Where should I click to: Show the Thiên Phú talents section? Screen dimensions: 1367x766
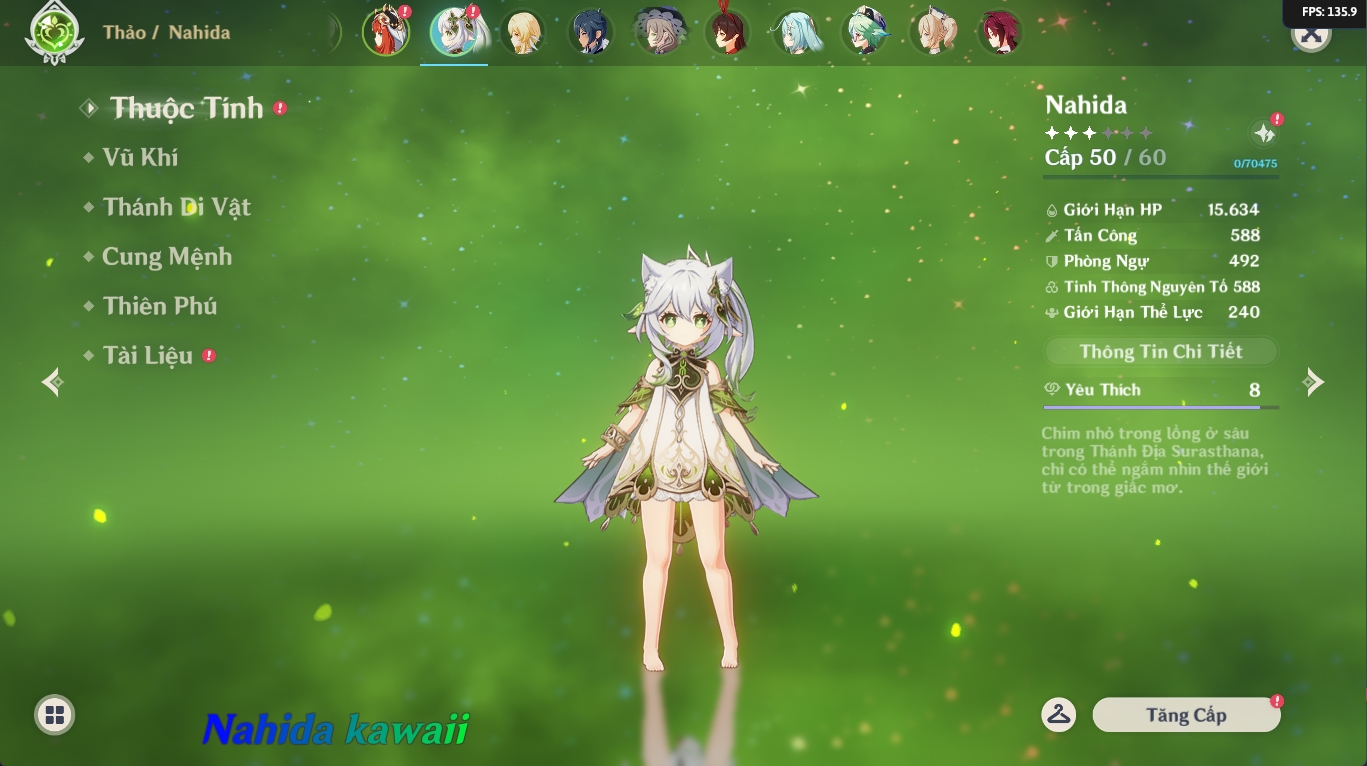click(159, 306)
